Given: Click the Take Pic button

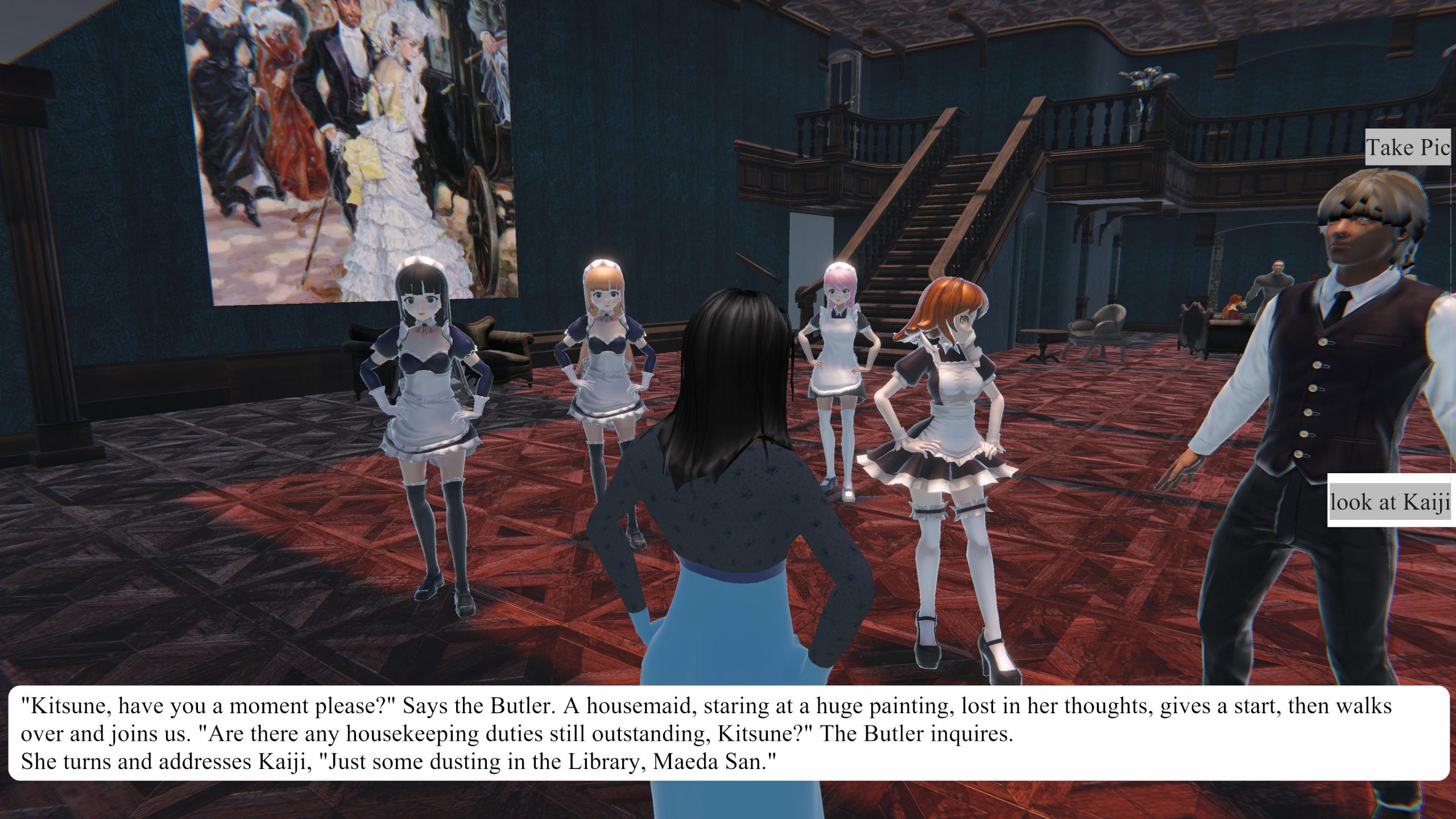Looking at the screenshot, I should [x=1408, y=148].
